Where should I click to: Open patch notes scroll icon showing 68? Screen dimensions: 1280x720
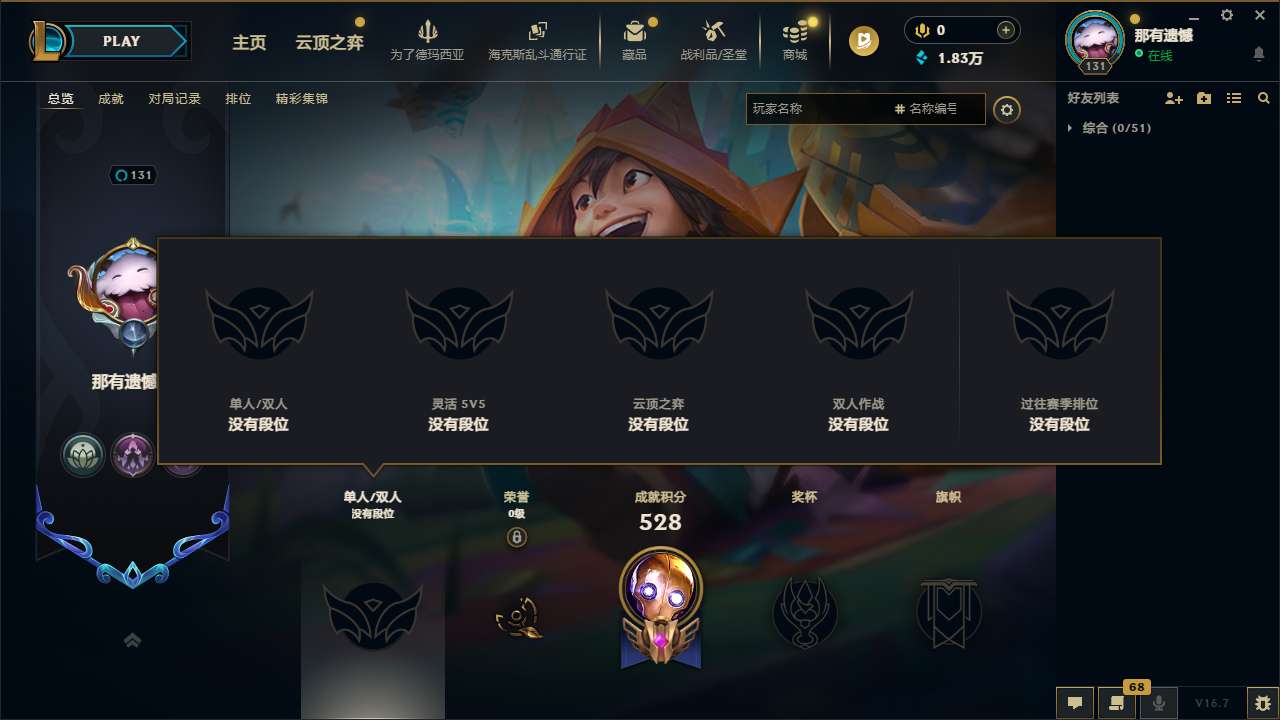pos(1117,703)
